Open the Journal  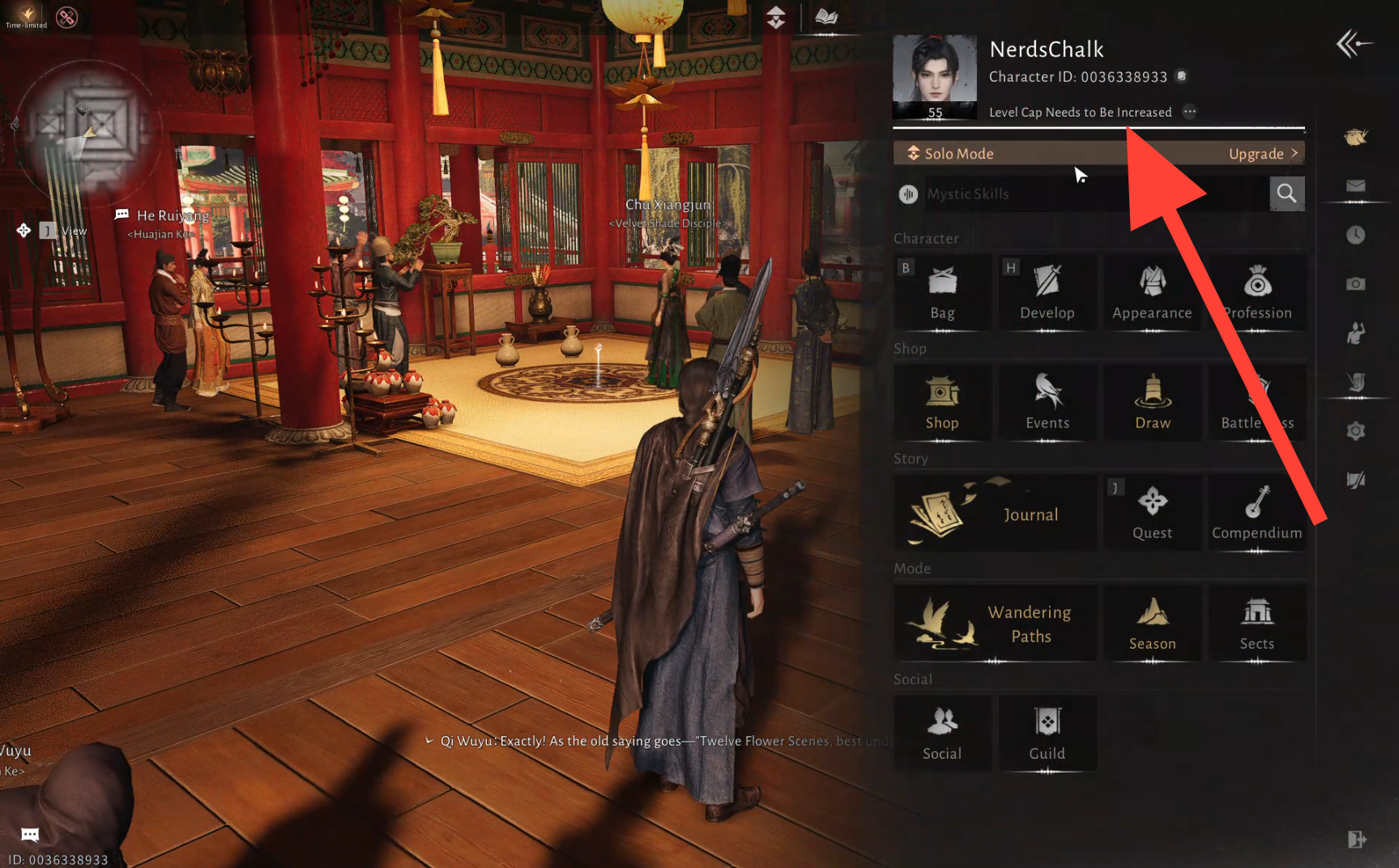pyautogui.click(x=995, y=513)
